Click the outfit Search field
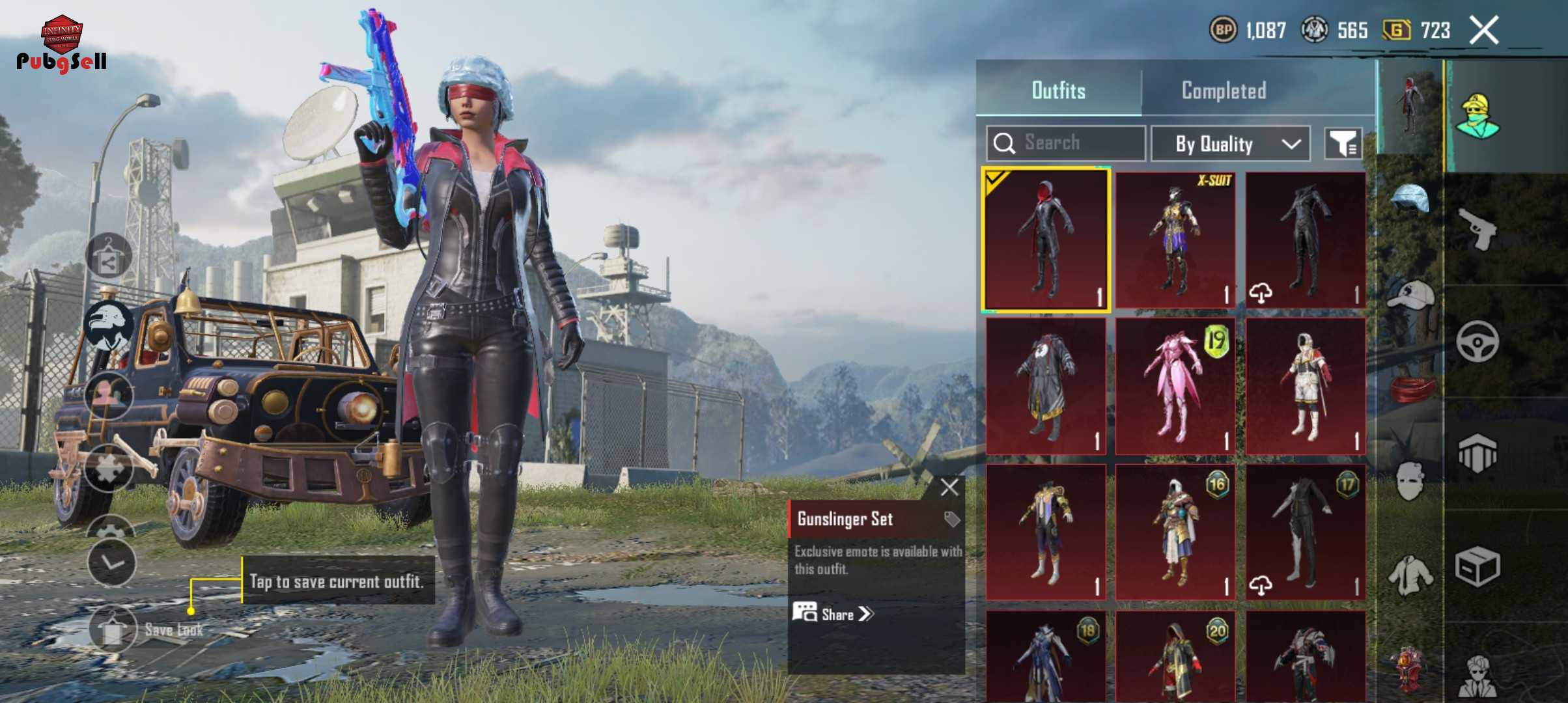This screenshot has width=1568, height=703. pos(1066,143)
